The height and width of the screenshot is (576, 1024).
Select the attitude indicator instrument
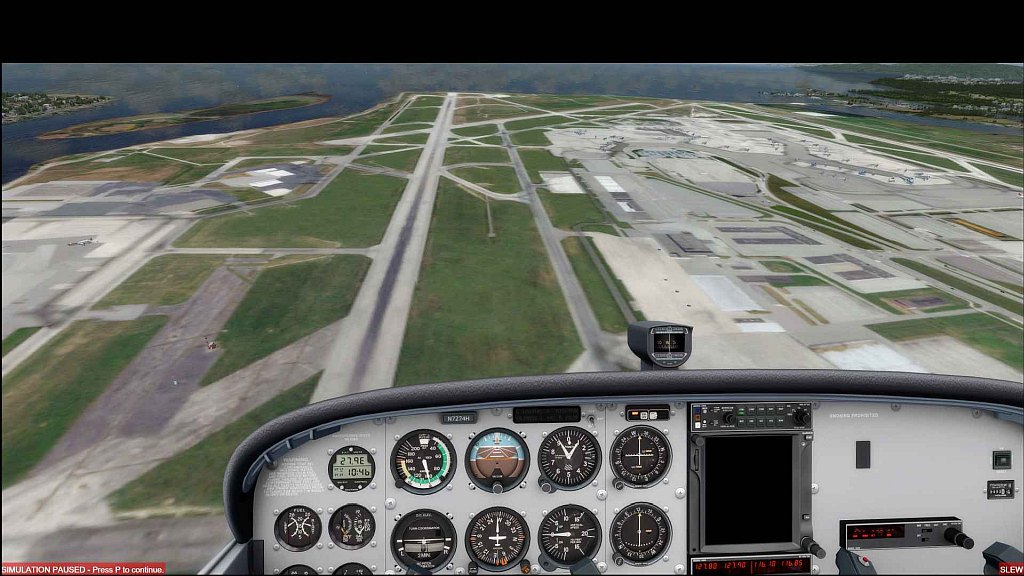tap(497, 459)
